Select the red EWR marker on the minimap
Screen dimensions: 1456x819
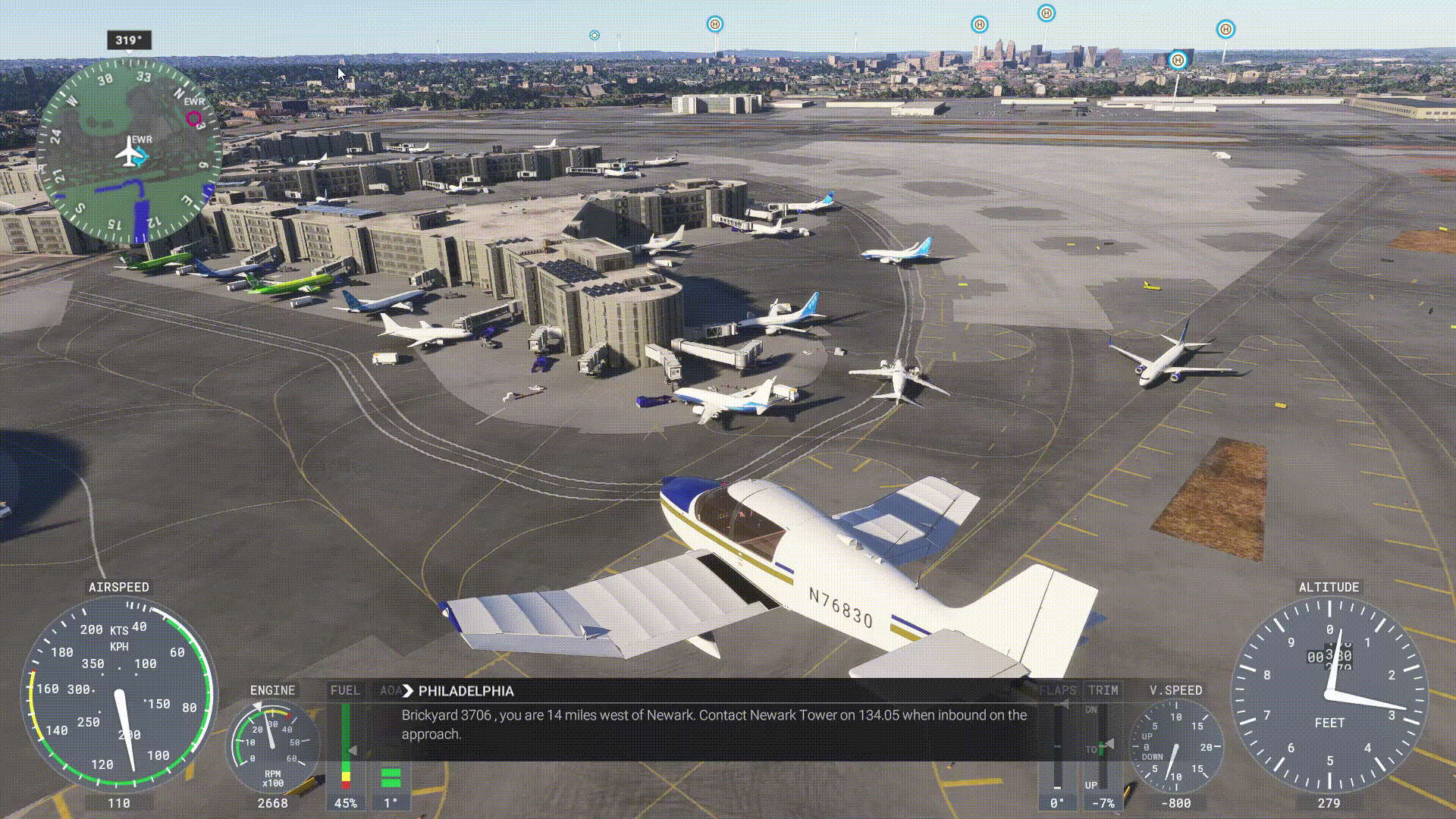point(194,118)
